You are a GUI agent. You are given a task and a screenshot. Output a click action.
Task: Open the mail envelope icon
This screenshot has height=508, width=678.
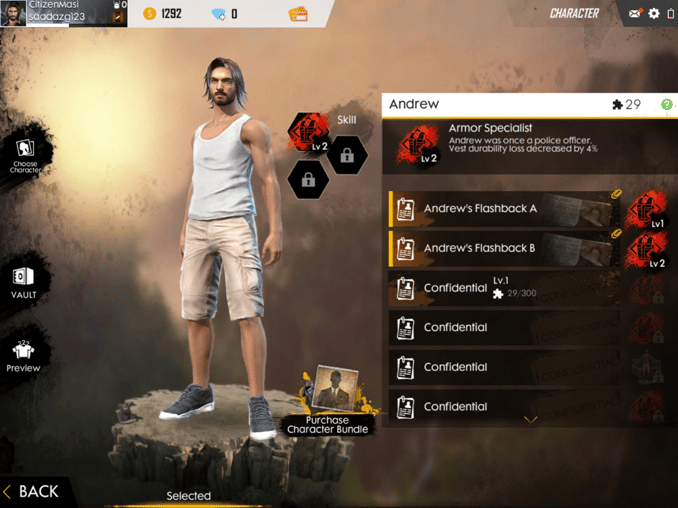(635, 14)
